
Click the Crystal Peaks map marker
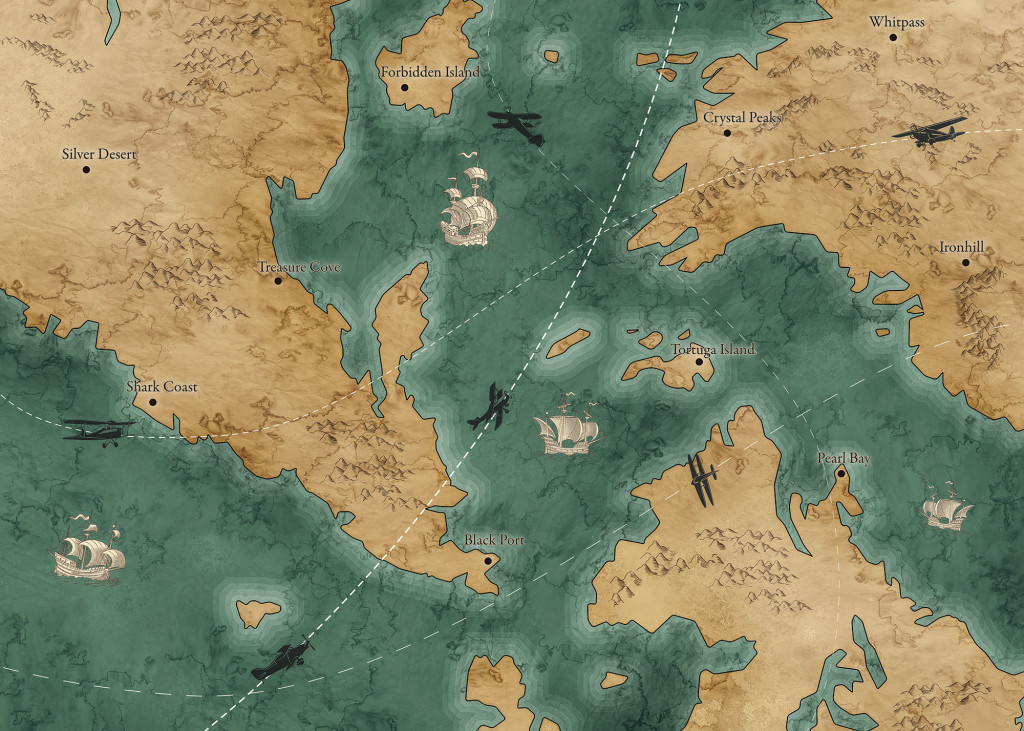(x=727, y=132)
